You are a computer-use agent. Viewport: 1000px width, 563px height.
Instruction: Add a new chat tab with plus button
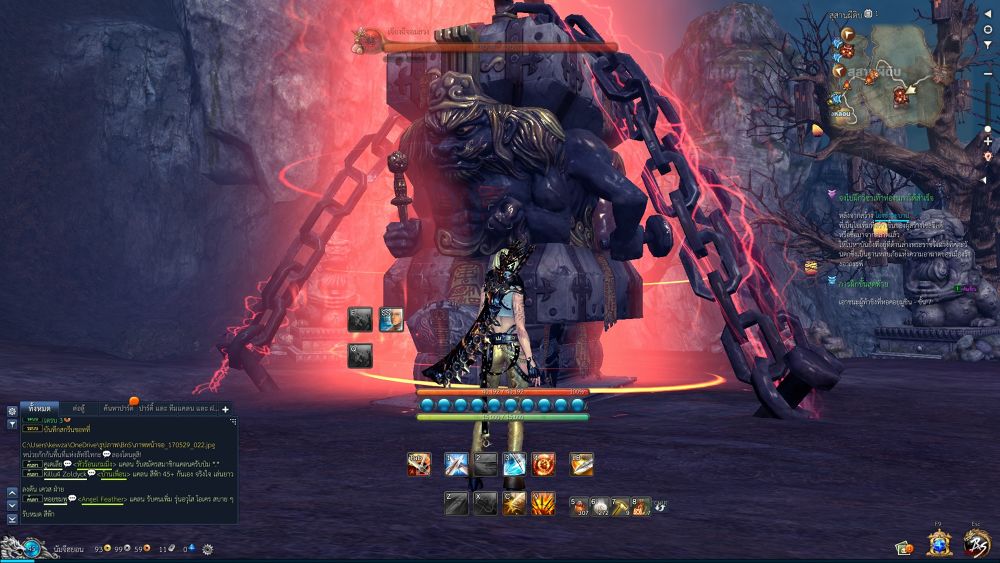225,408
